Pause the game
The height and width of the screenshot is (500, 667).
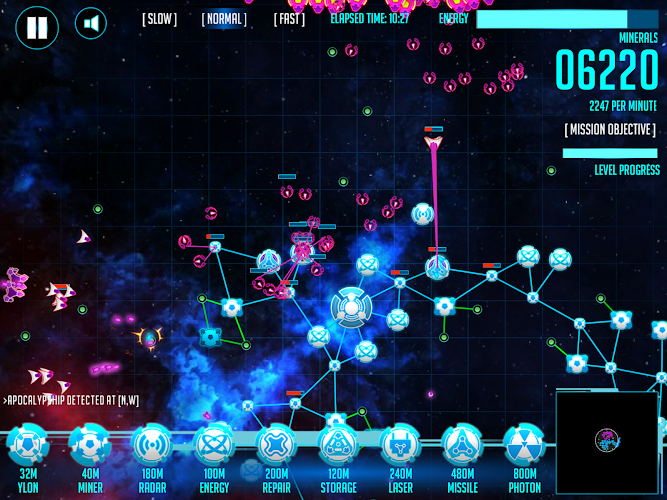[x=36, y=27]
